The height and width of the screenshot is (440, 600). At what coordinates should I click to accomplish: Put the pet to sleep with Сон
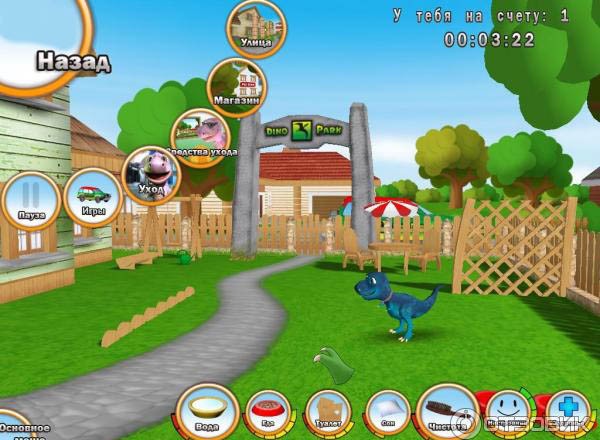(x=387, y=412)
